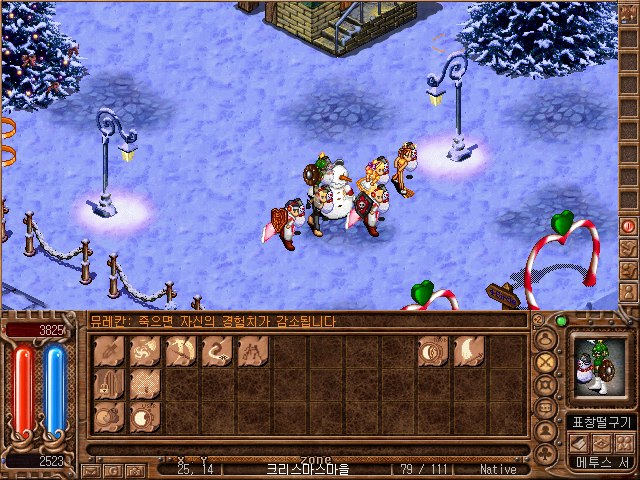Select the checkered pattern slot
The height and width of the screenshot is (480, 640).
pyautogui.click(x=147, y=383)
